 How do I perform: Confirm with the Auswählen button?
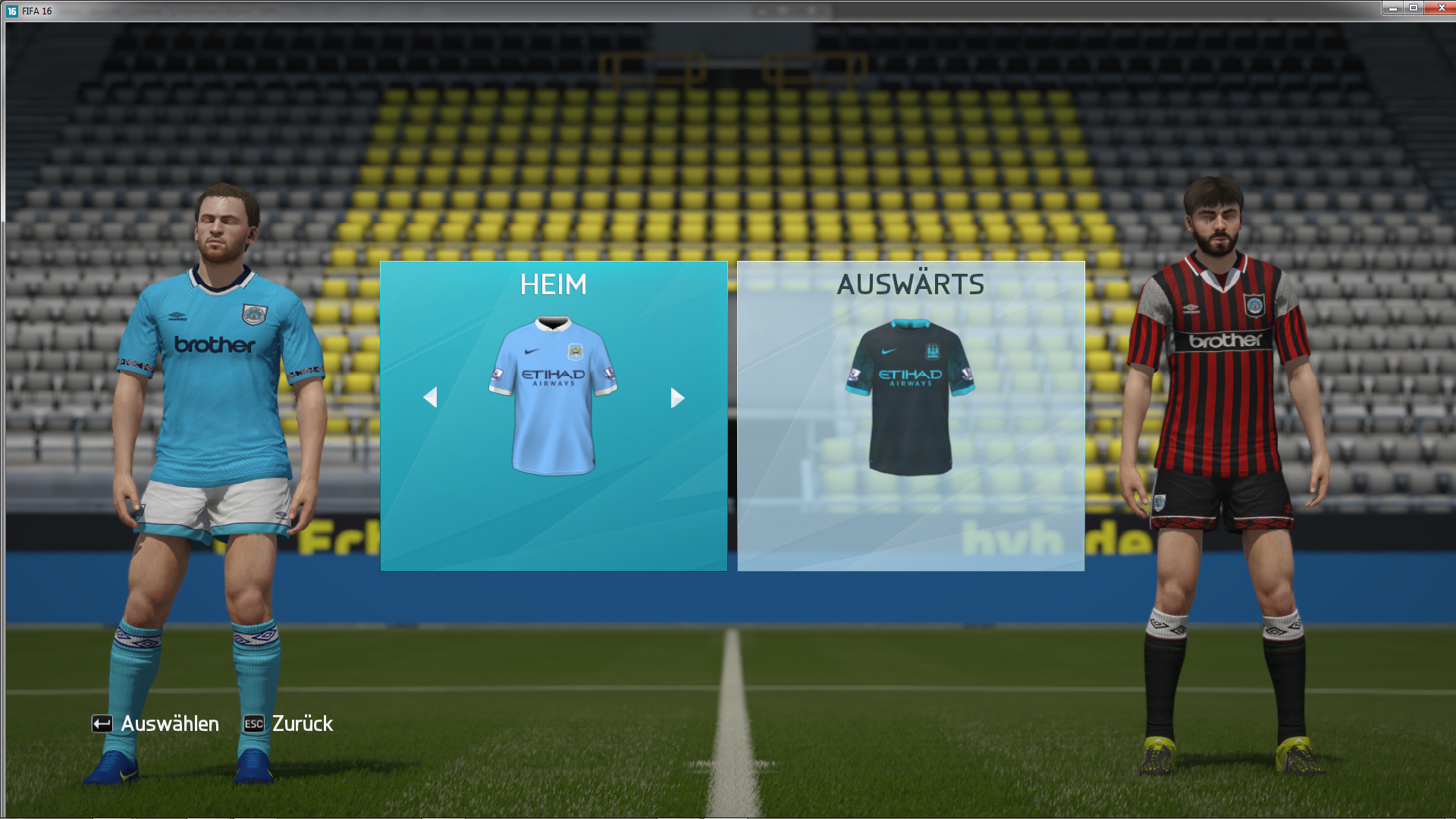(156, 724)
